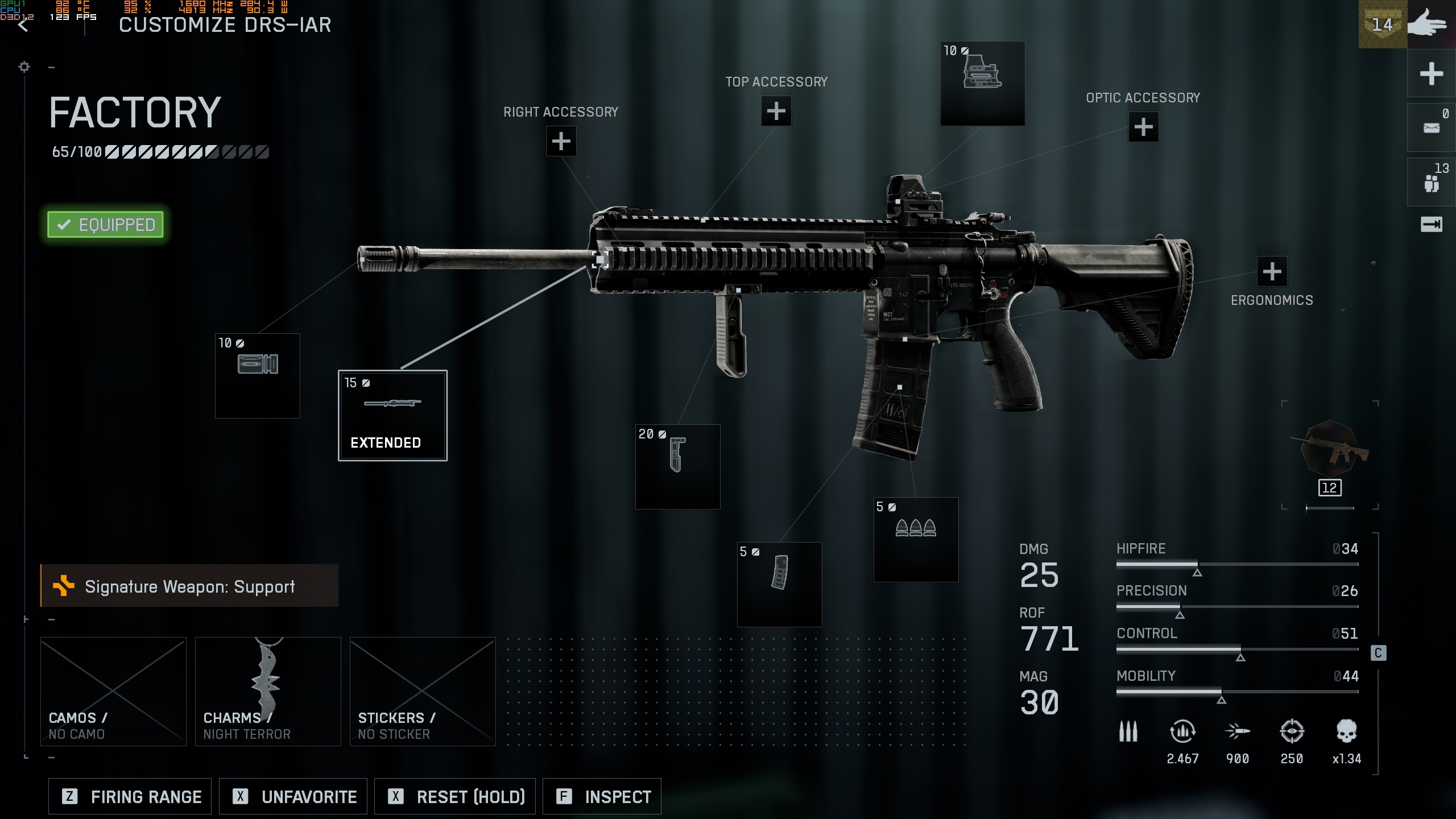Open the Charms Night Terror tile
This screenshot has height=819, width=1456.
(268, 691)
